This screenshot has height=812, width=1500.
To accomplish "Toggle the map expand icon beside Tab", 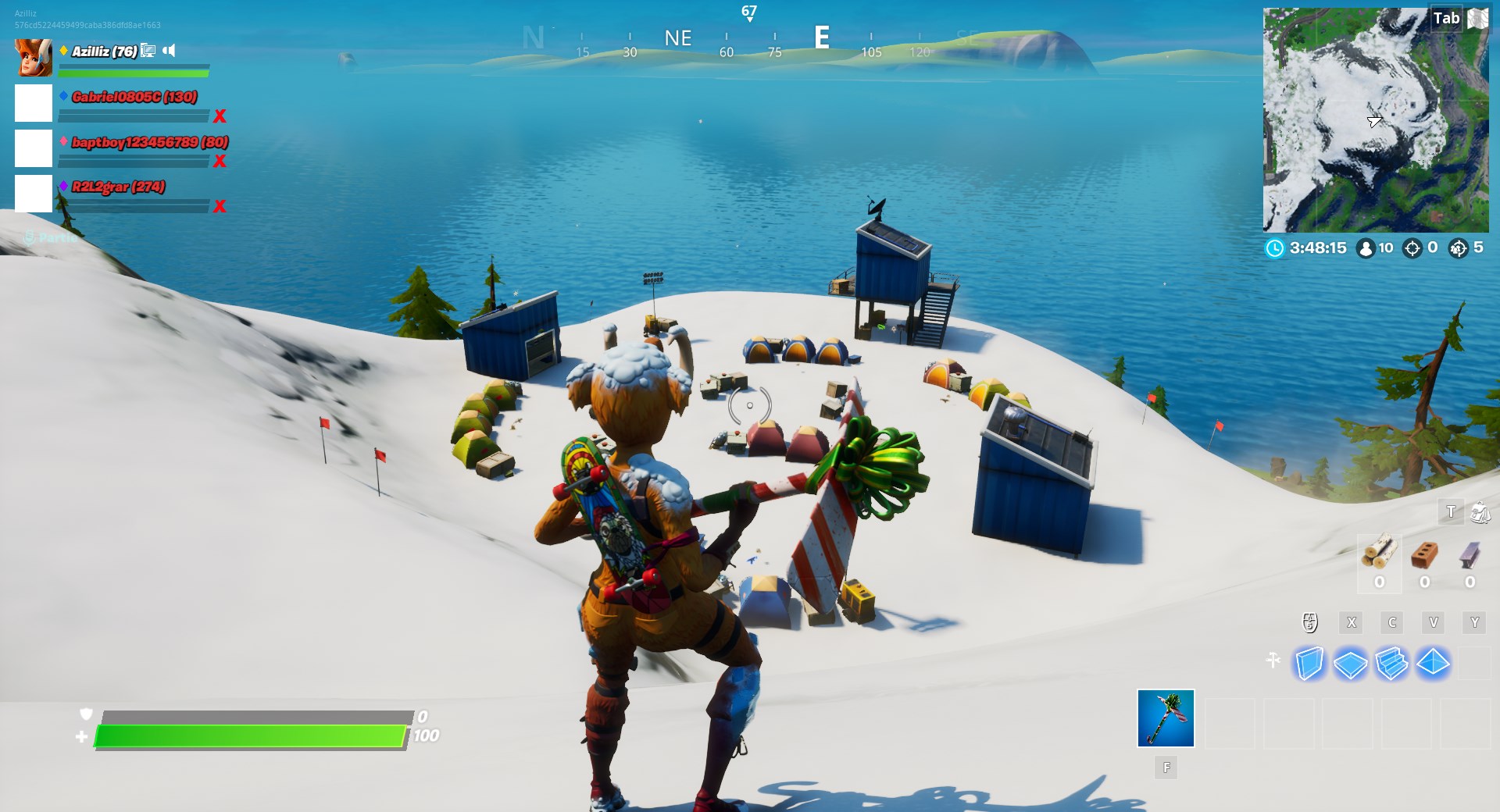I will click(x=1477, y=18).
